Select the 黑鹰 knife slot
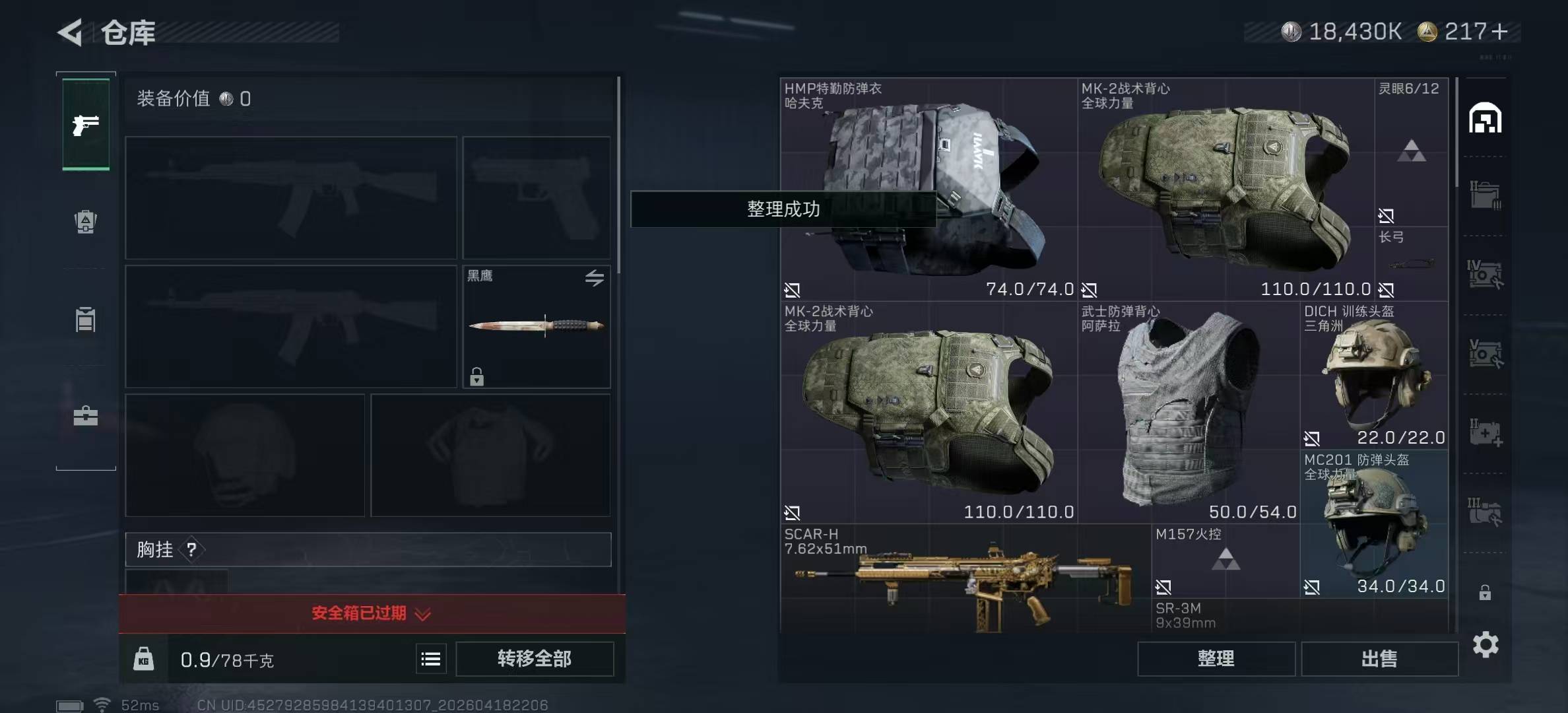Screen dimensions: 1568x713 (x=536, y=326)
